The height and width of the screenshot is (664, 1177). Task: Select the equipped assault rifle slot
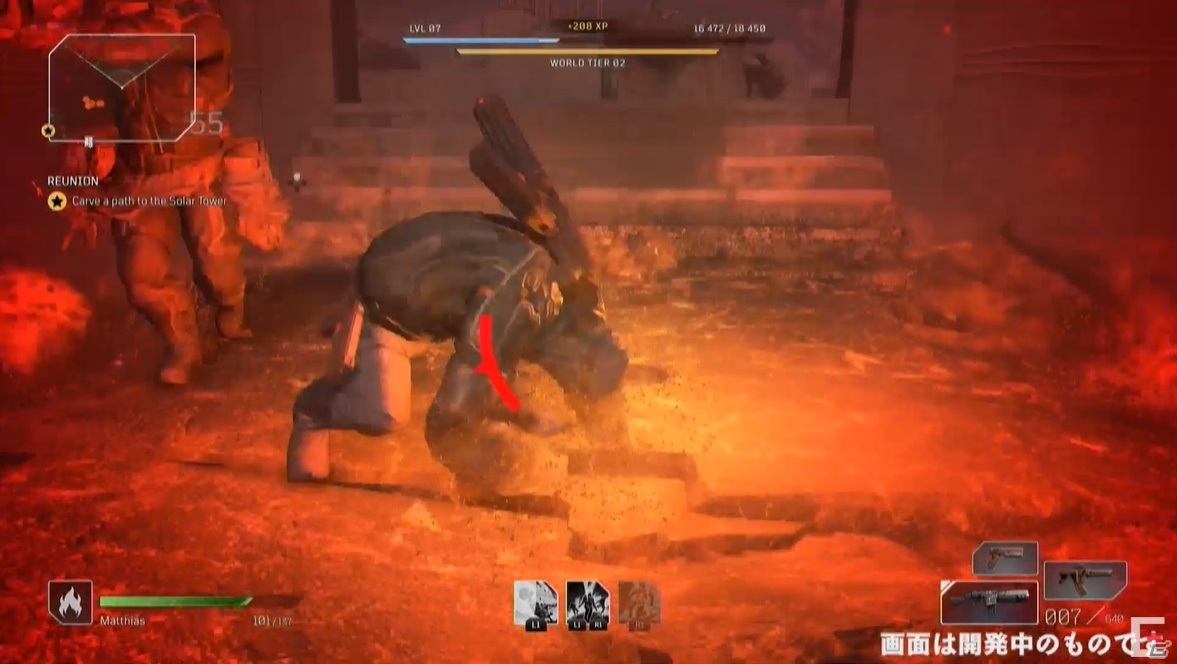point(989,602)
